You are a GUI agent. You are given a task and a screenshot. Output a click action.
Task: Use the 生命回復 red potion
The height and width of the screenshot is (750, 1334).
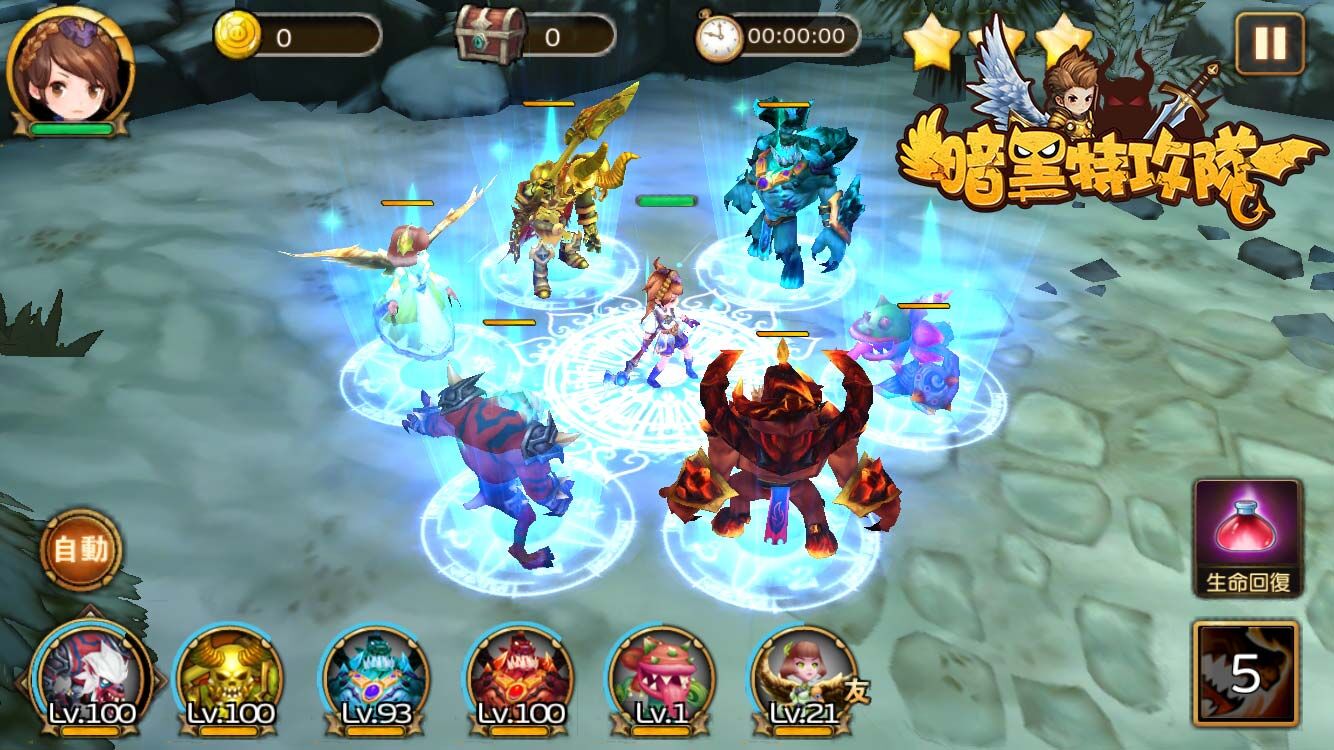(1247, 538)
